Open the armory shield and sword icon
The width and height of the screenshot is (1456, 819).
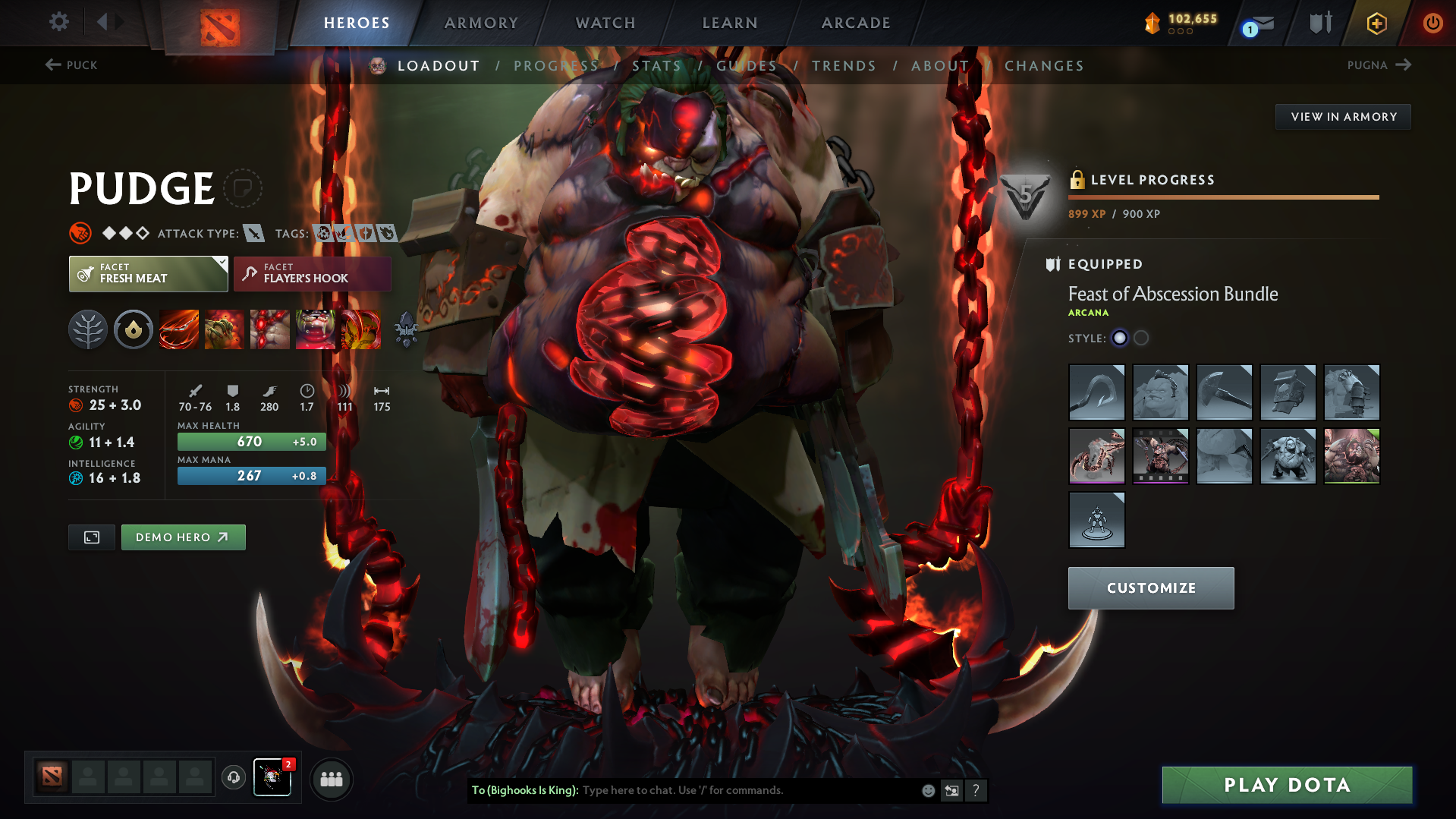tap(1318, 23)
